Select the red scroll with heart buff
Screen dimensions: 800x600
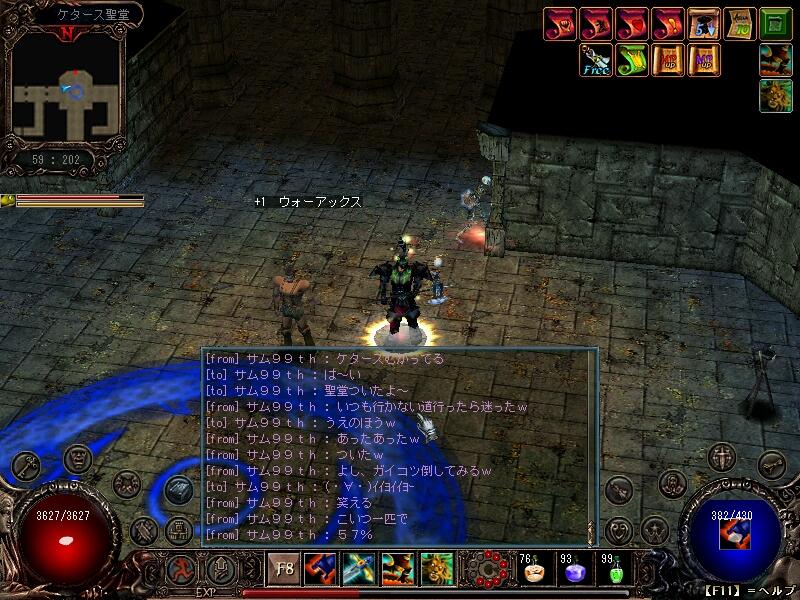pyautogui.click(x=632, y=24)
